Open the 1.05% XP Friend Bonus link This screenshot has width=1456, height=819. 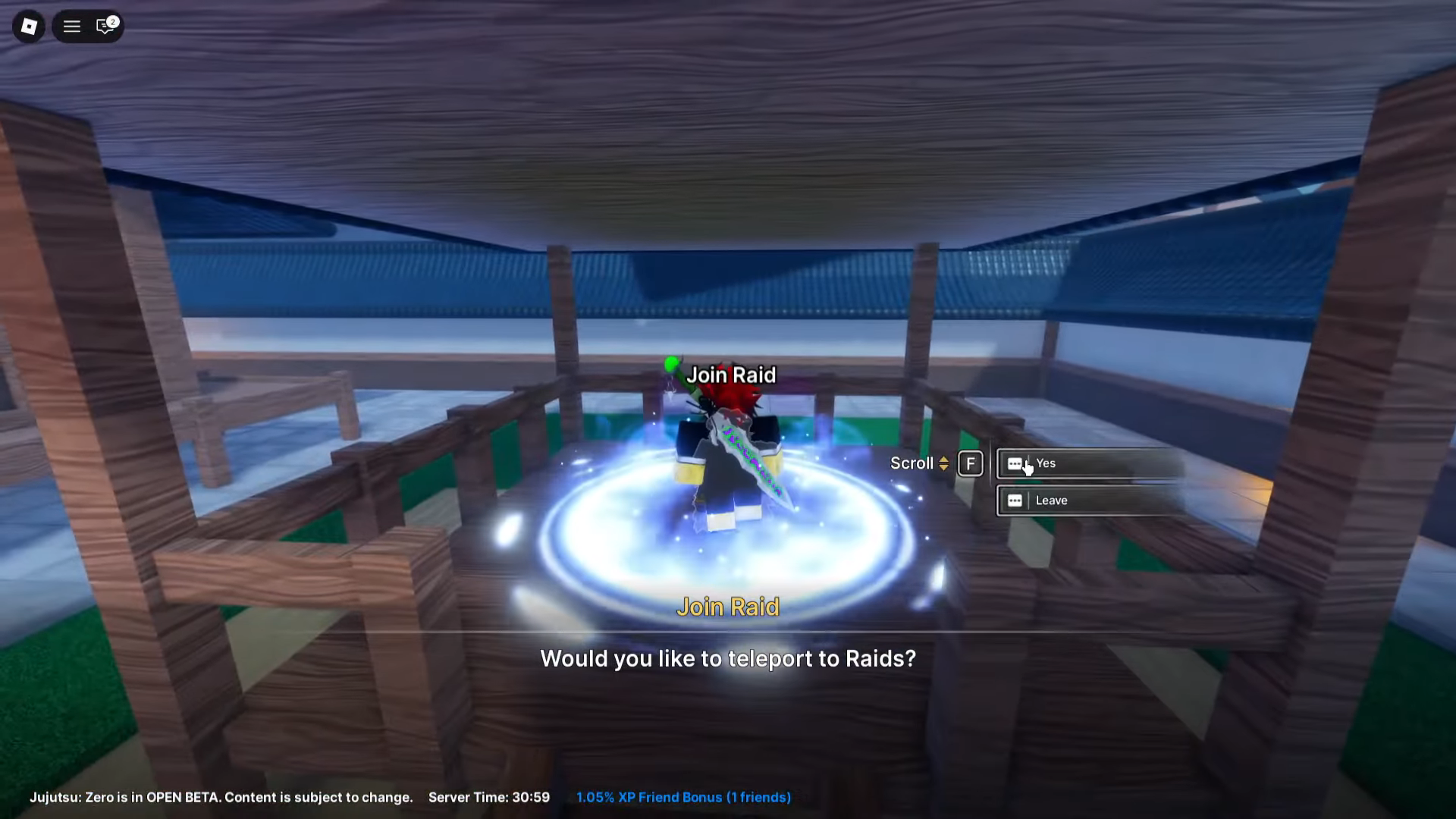(x=682, y=797)
